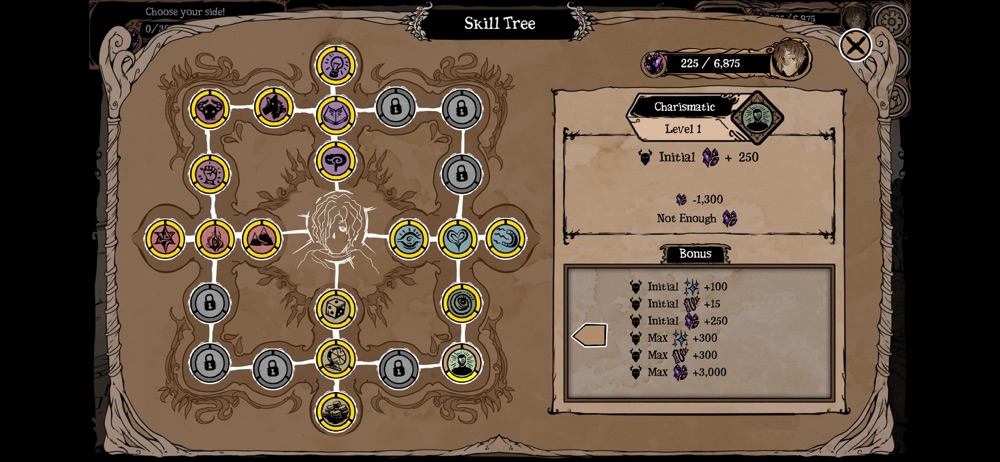Select the dice skill node
Viewport: 1000px width, 462px height.
336,310
